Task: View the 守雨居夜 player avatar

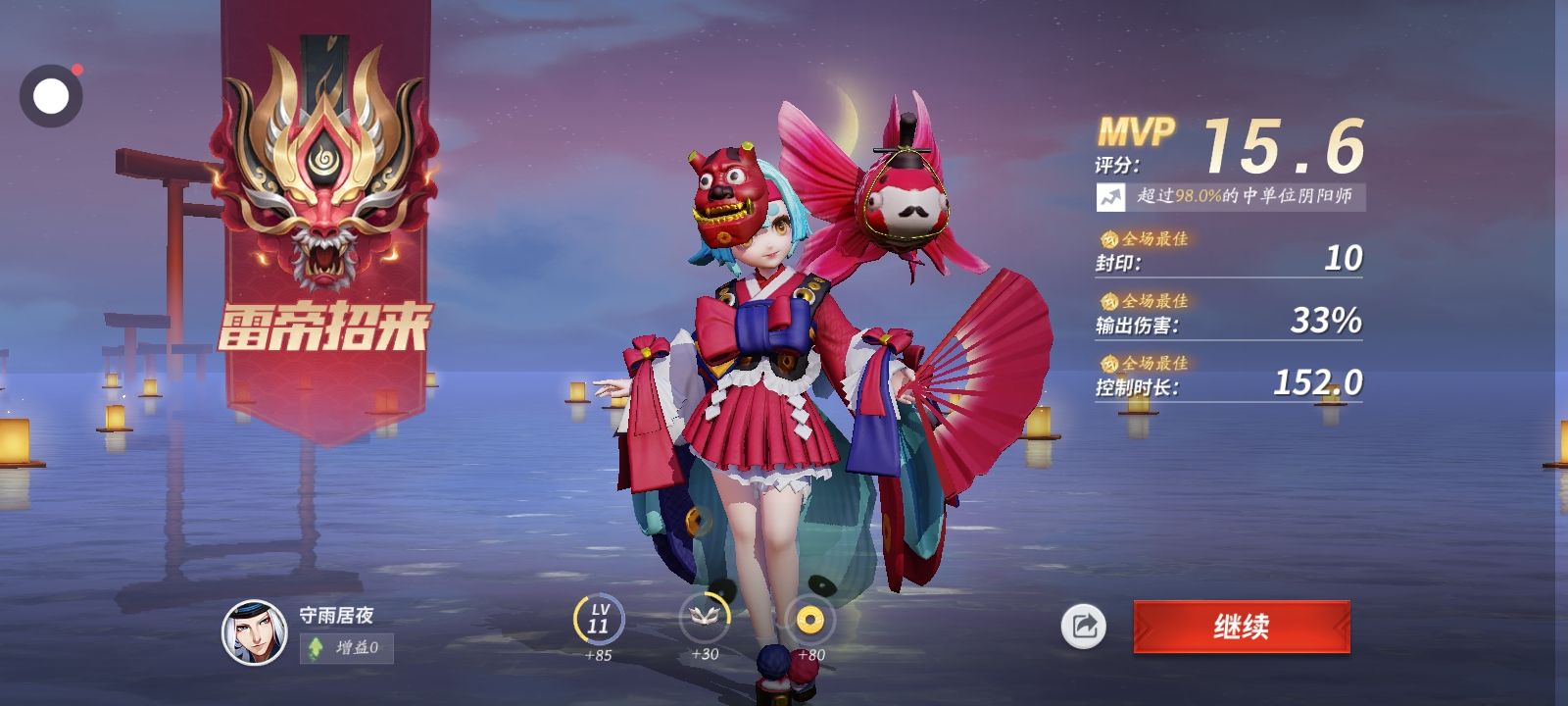Action: tap(254, 632)
